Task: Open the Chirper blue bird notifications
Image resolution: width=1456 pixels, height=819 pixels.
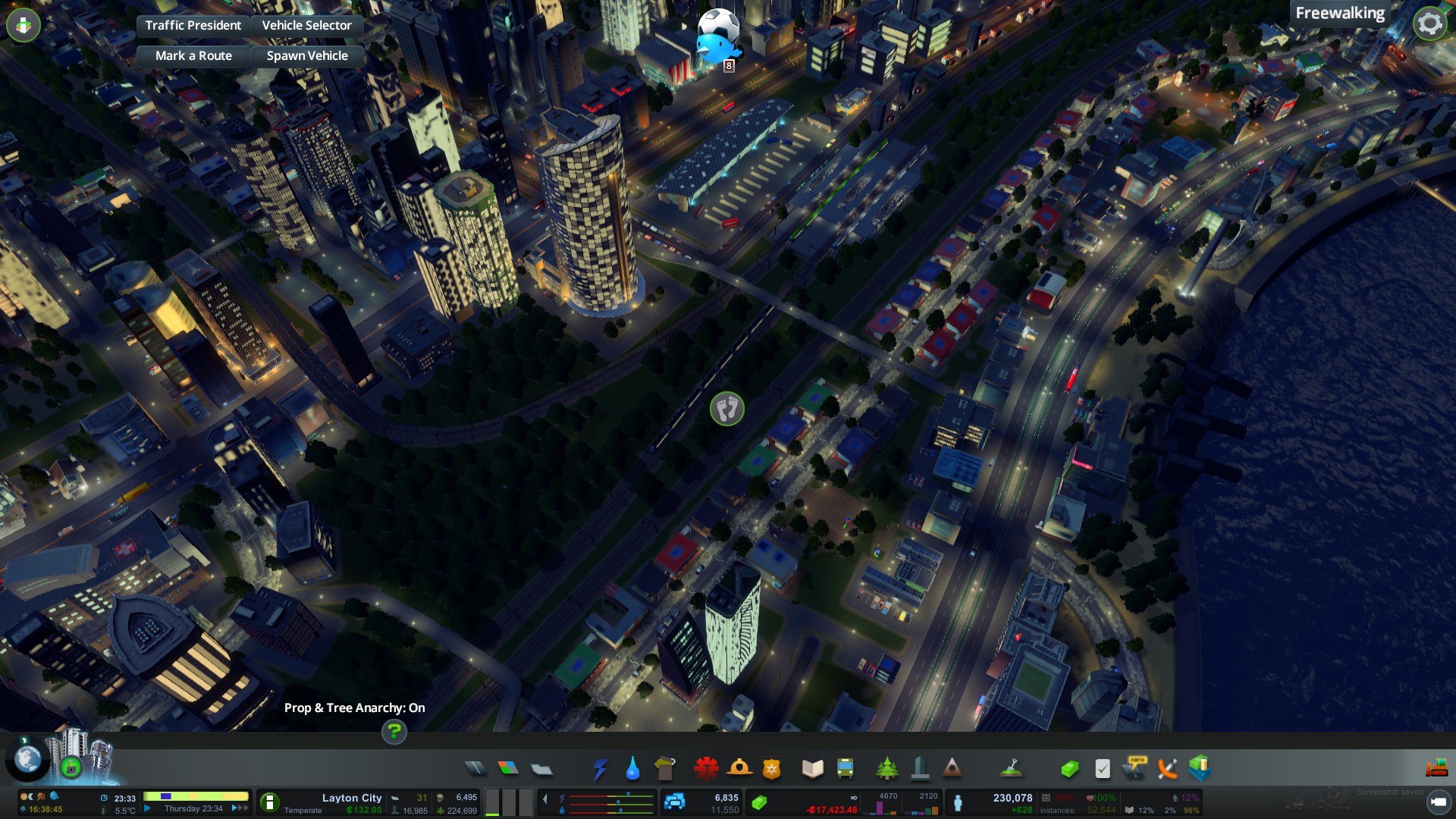Action: [x=715, y=49]
